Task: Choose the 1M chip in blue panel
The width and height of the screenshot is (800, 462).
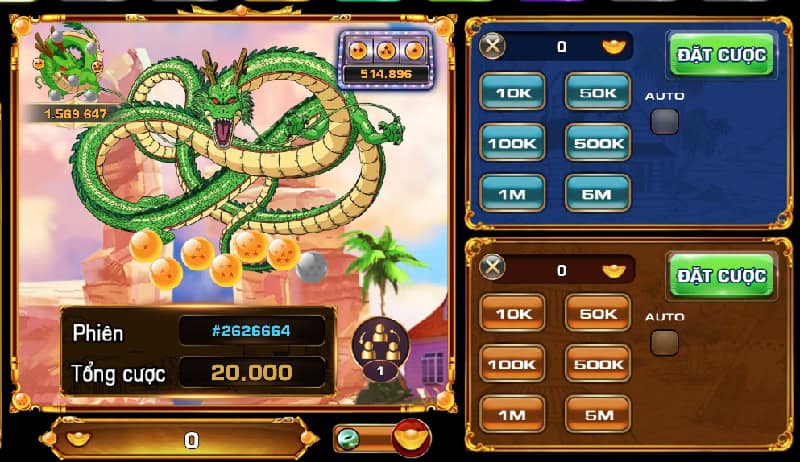Action: (x=513, y=193)
